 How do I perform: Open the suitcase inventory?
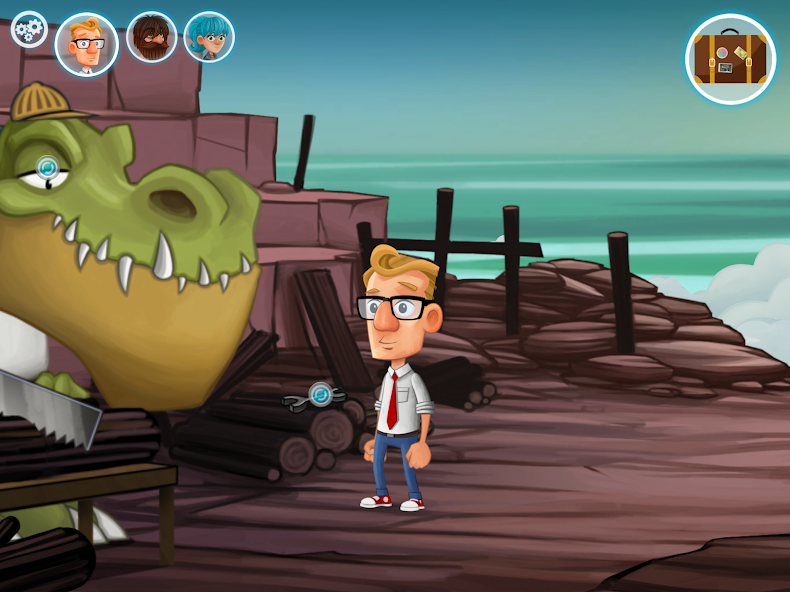coord(731,59)
